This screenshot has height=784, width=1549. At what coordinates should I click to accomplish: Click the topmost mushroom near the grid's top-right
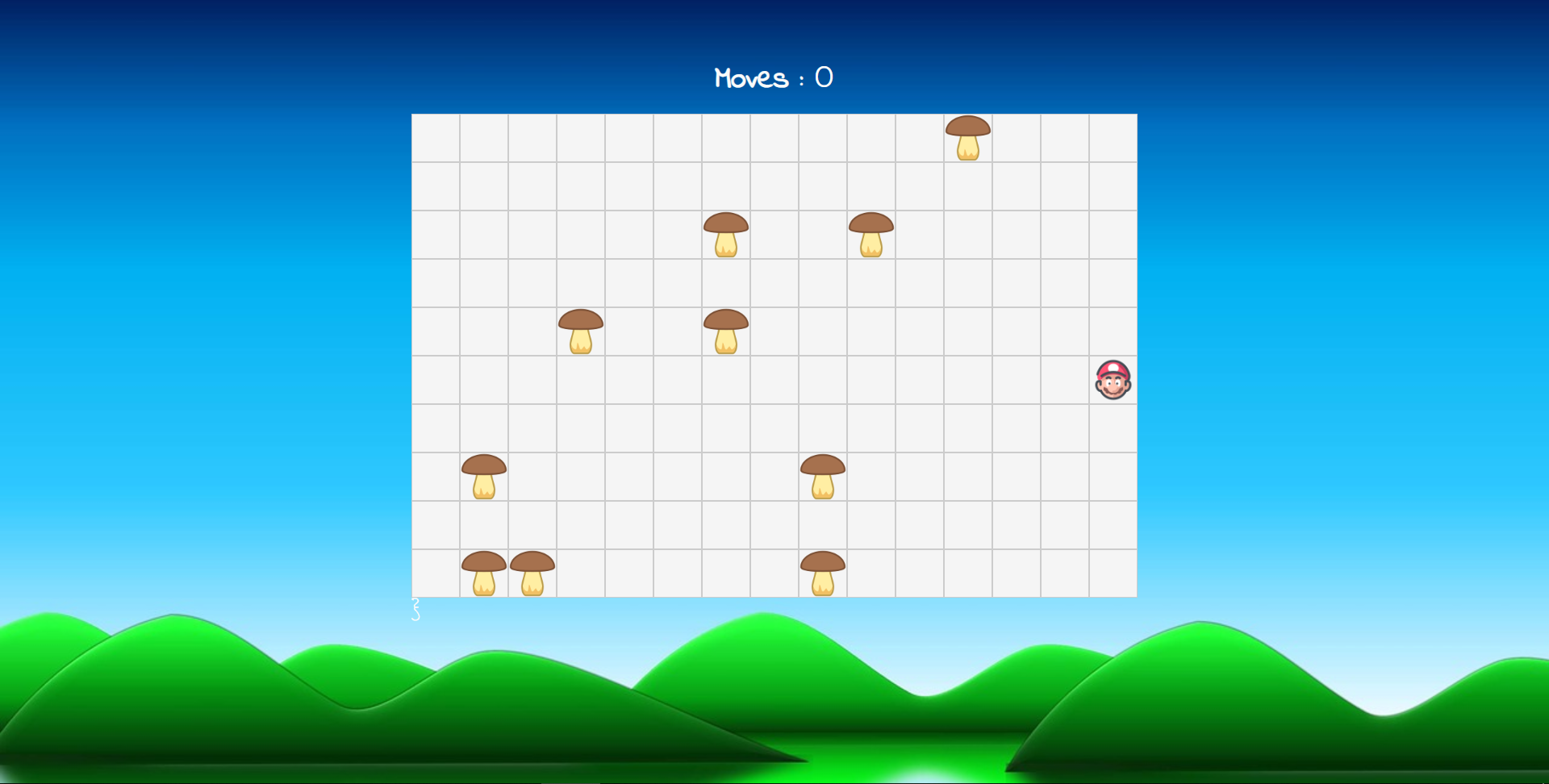point(968,139)
